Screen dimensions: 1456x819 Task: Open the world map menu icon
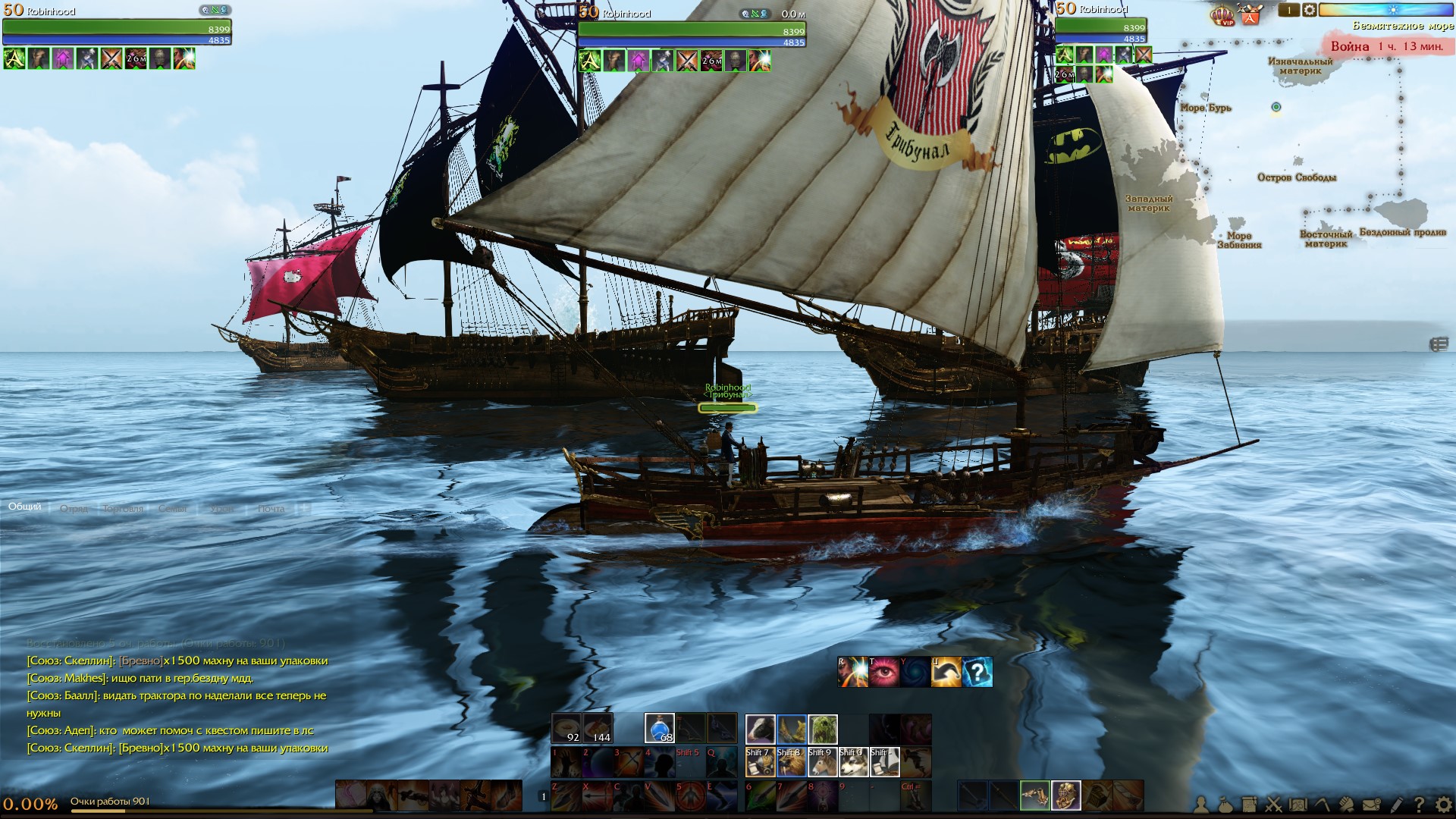coord(1298,805)
